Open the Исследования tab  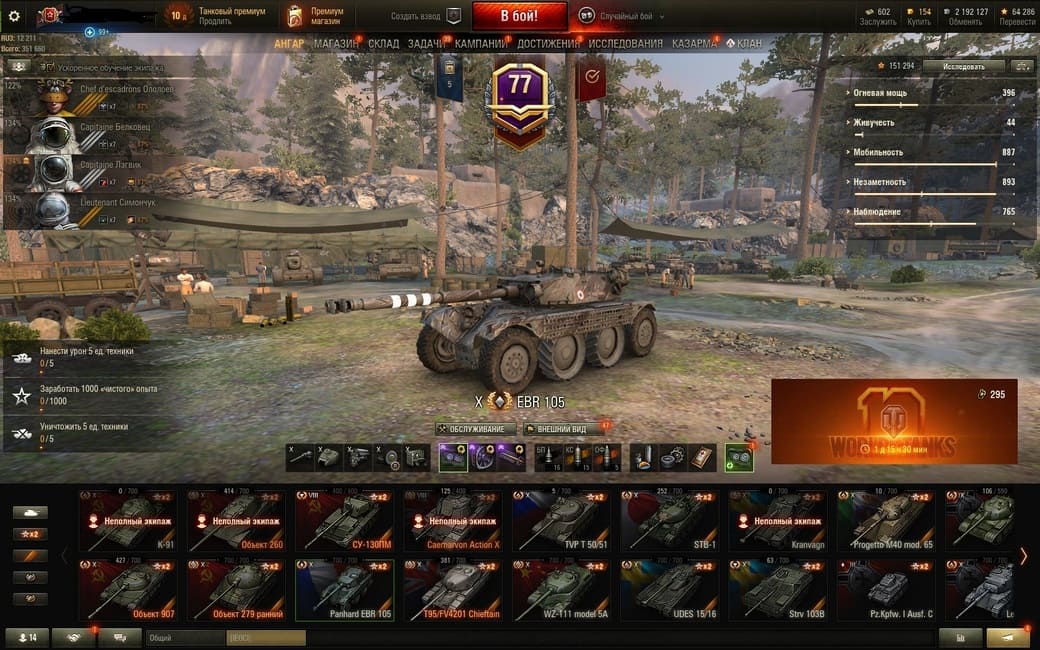click(625, 44)
